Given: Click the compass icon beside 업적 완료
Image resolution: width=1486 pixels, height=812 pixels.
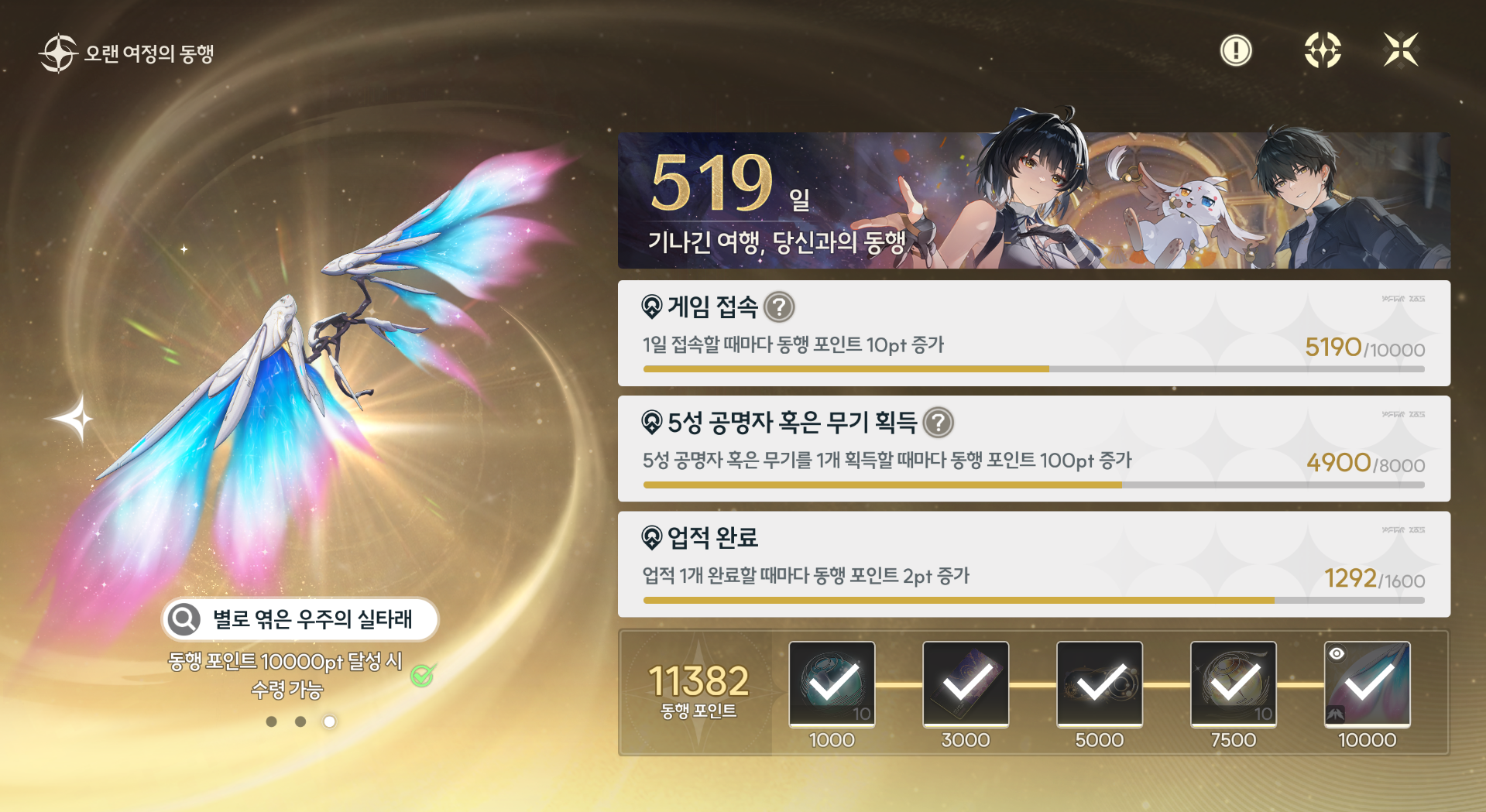Looking at the screenshot, I should pos(653,538).
